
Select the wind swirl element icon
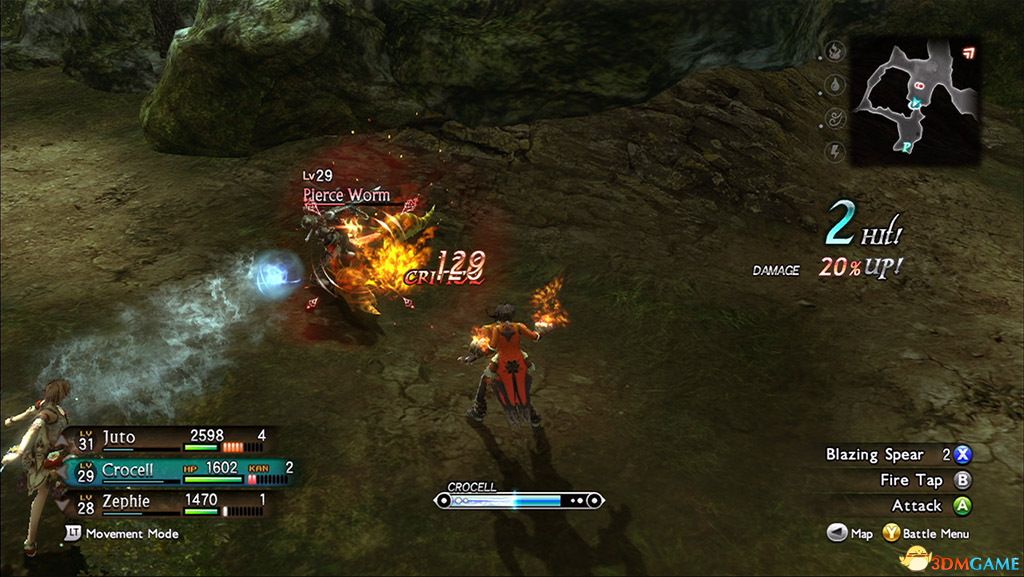coord(834,118)
